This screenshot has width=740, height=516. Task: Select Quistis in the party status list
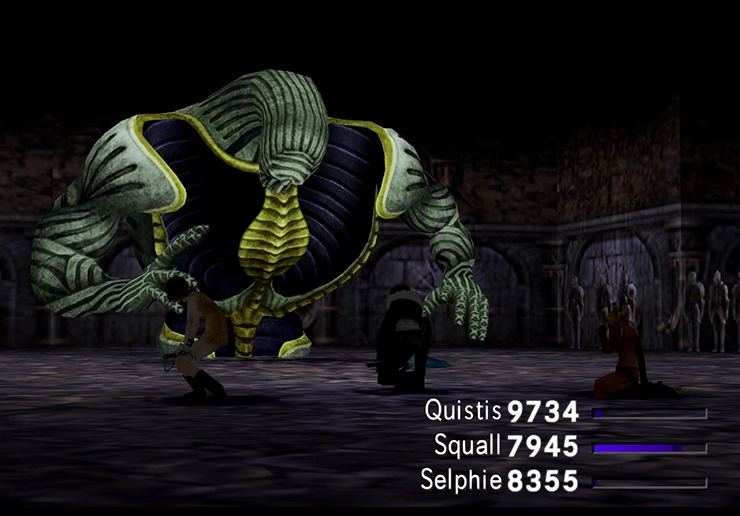[463, 411]
